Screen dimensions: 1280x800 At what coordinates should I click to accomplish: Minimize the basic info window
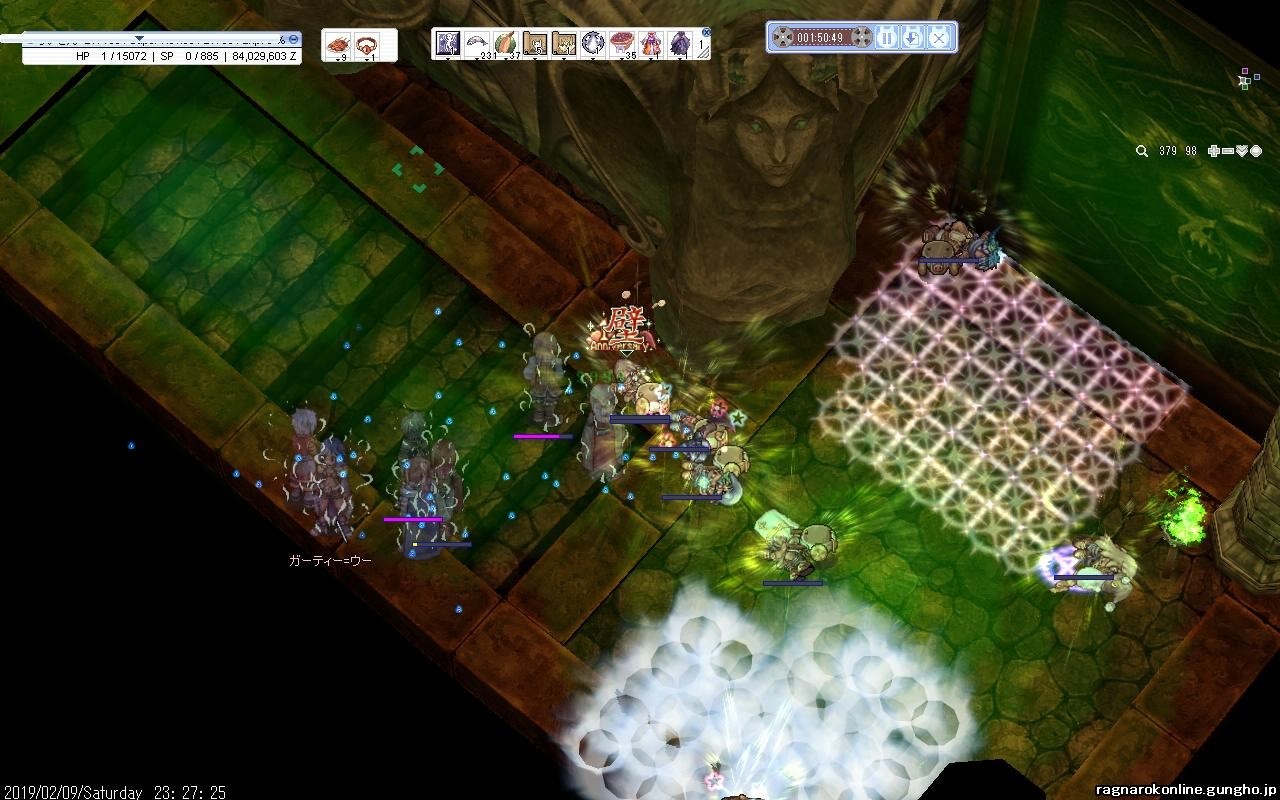point(294,39)
